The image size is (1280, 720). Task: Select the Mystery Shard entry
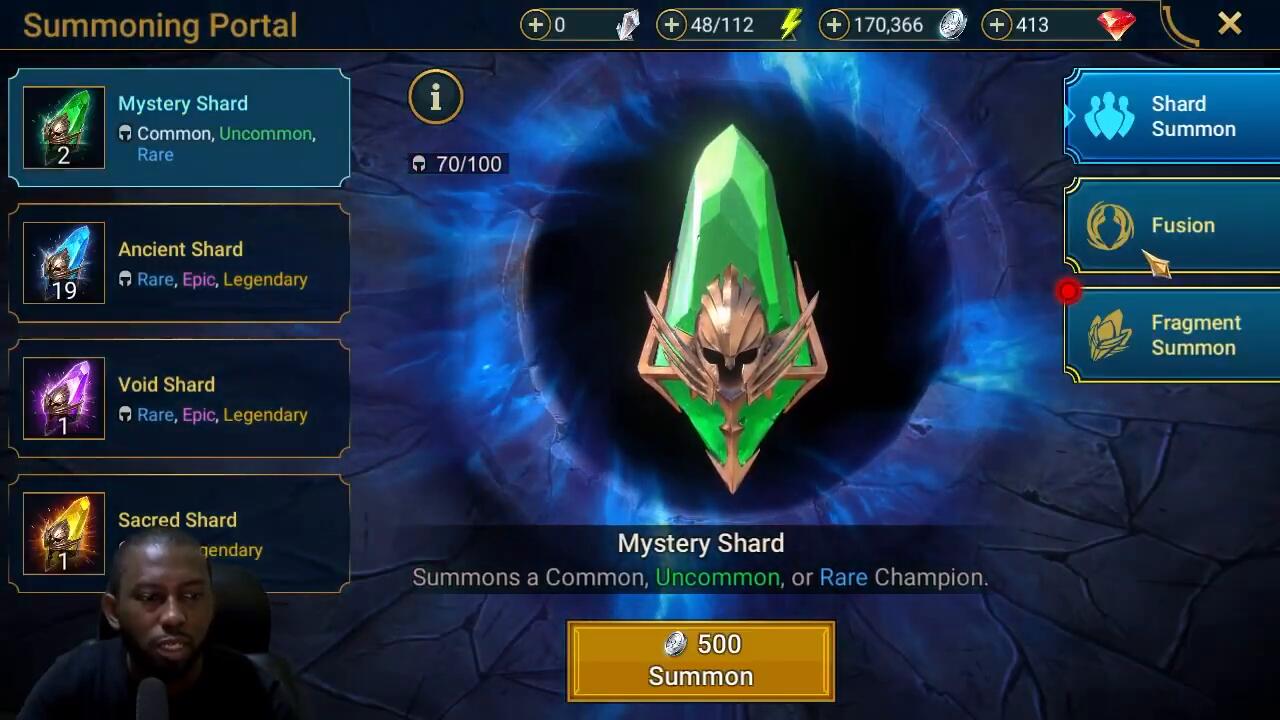180,128
